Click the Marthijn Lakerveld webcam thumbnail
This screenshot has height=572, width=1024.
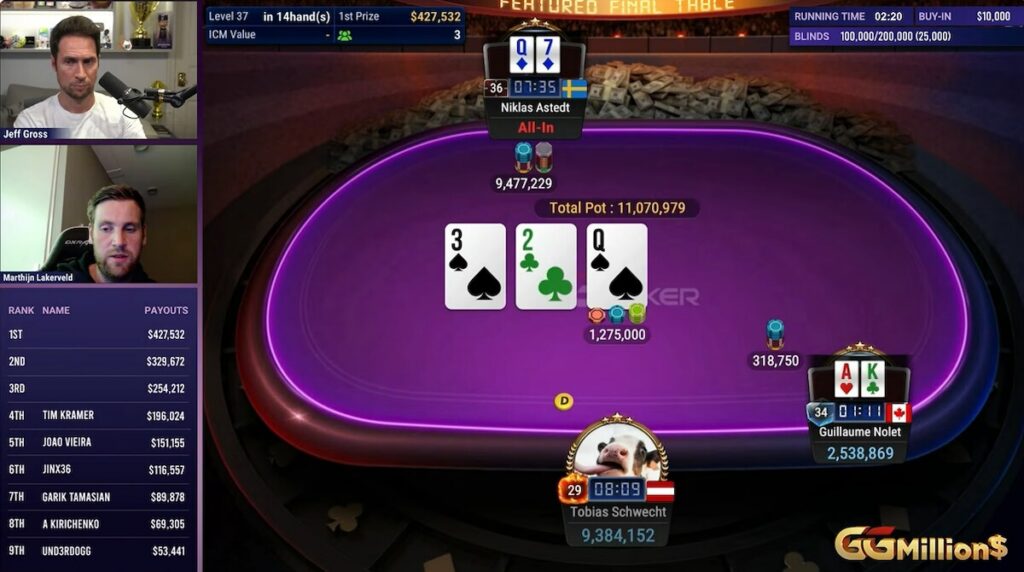(x=99, y=214)
